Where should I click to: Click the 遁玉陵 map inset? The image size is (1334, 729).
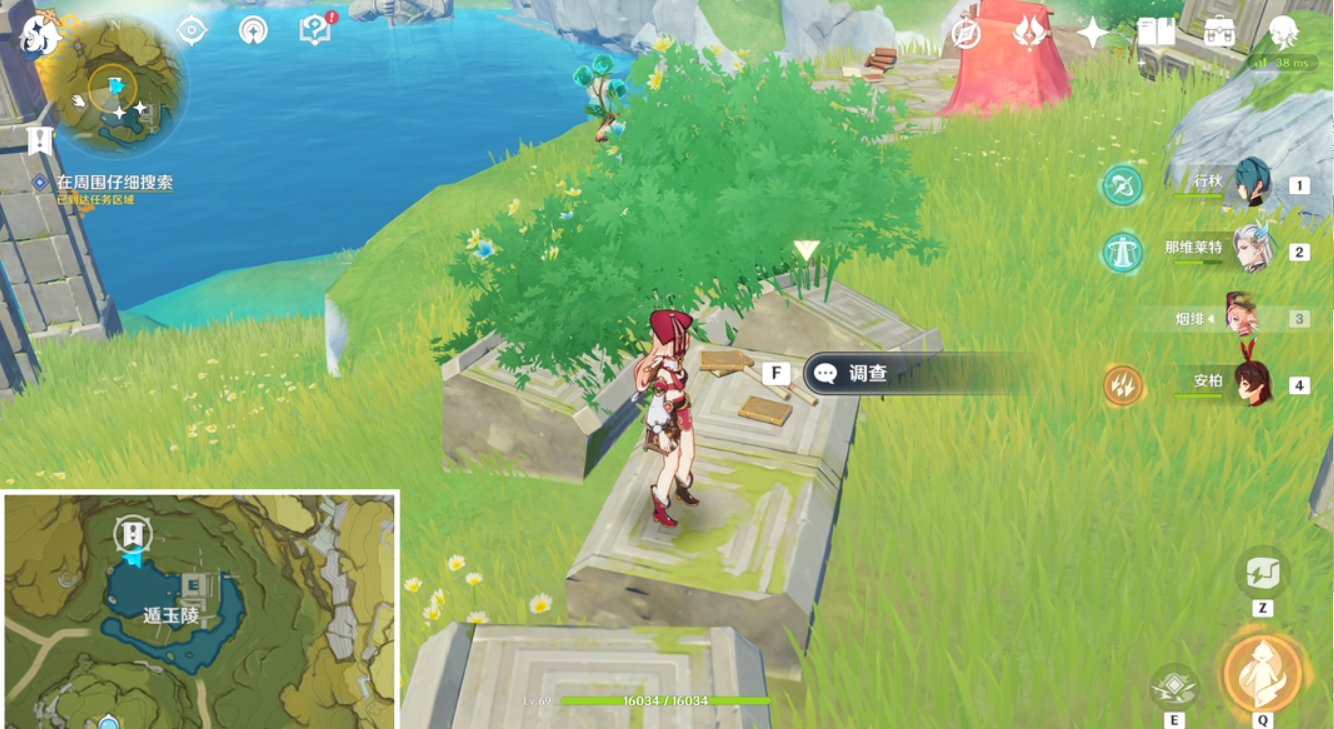coord(200,610)
